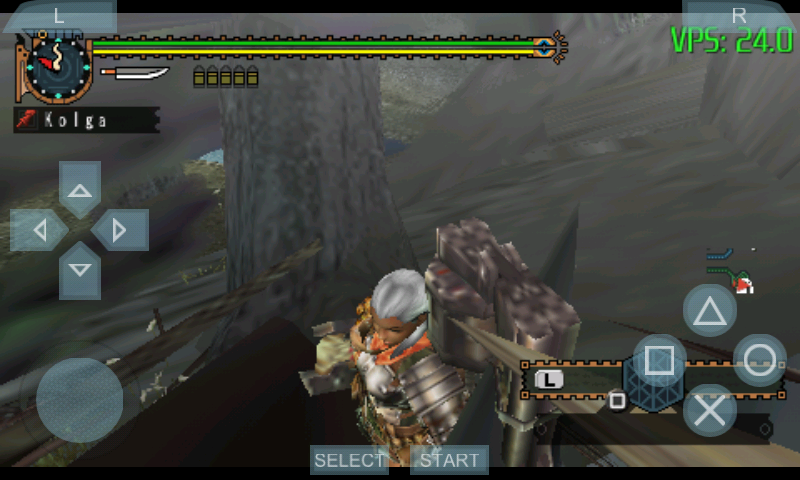Tap the square touch button

[659, 360]
